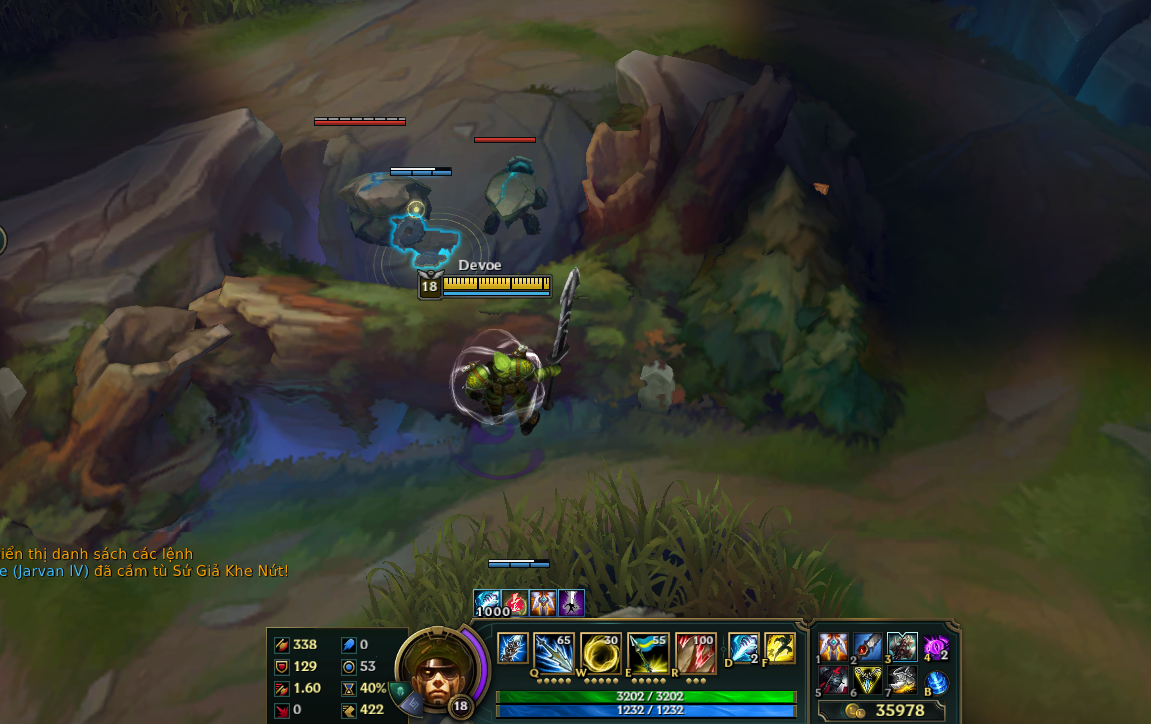The width and height of the screenshot is (1151, 724).
Task: Cast Dragon Strike on the Q slot
Action: point(552,650)
